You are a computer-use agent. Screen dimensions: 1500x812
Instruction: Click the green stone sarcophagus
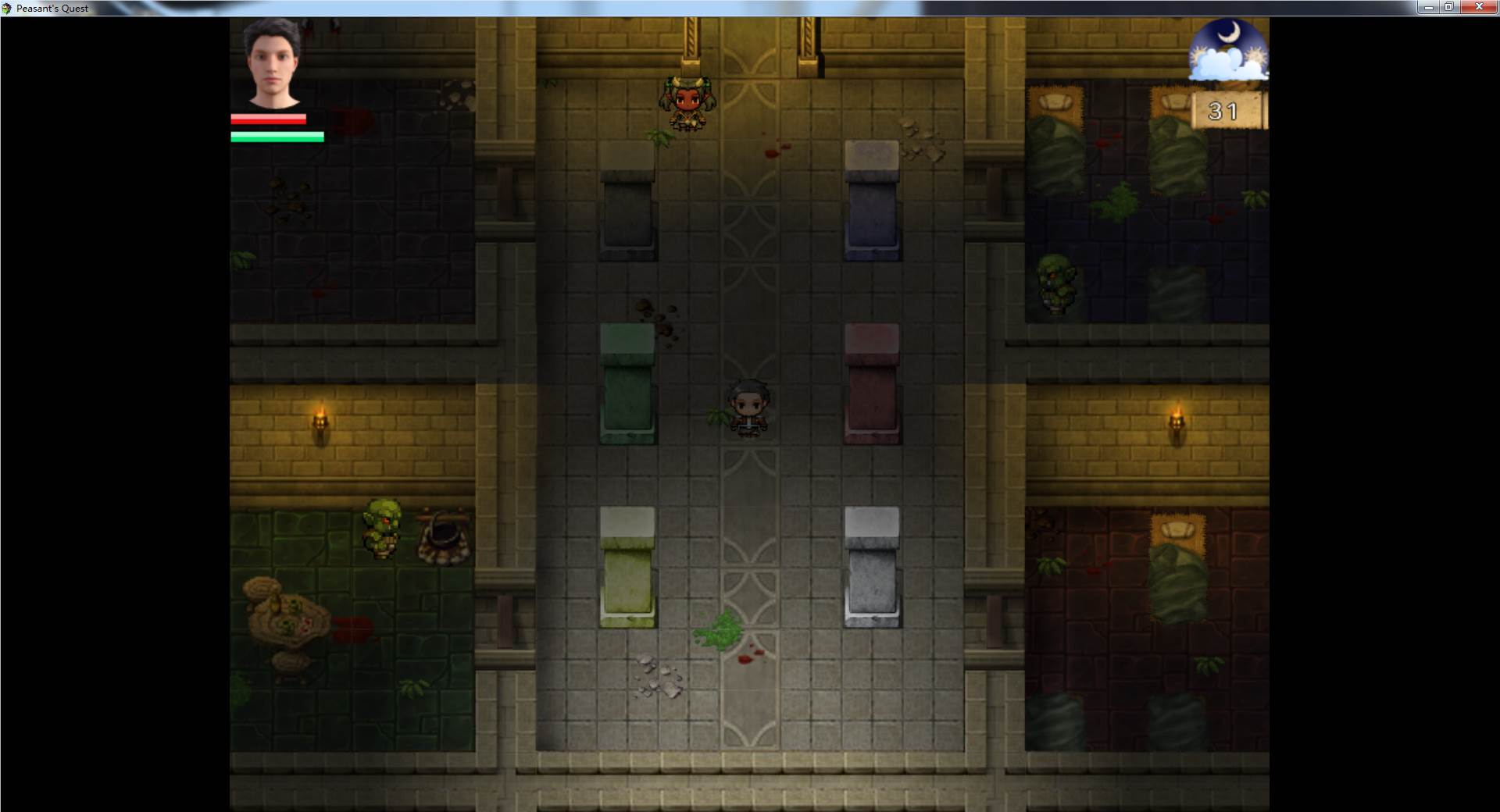click(627, 383)
